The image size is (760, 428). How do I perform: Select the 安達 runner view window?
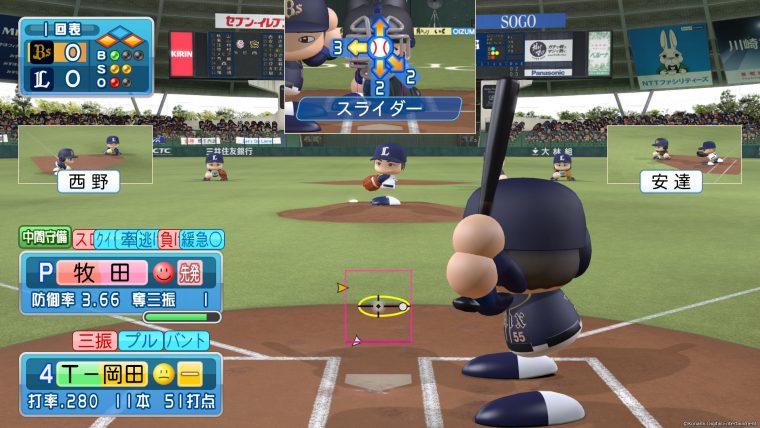[674, 155]
